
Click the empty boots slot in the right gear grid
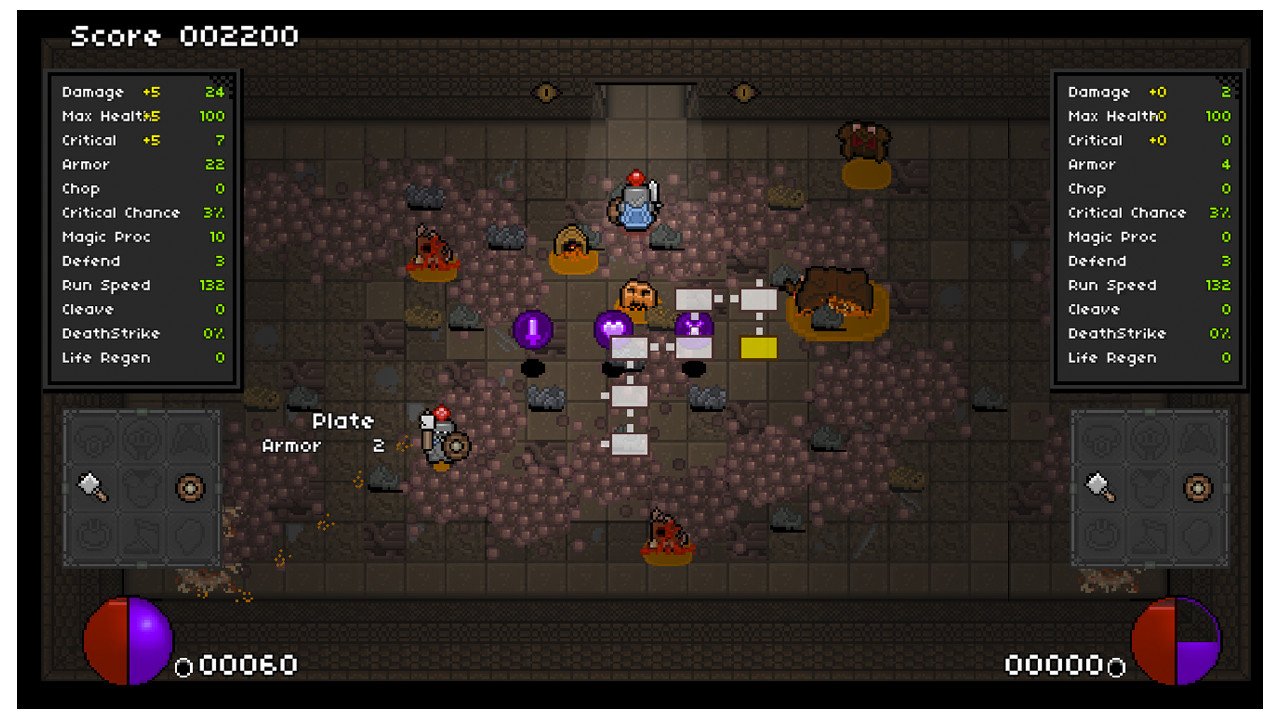pos(1148,533)
